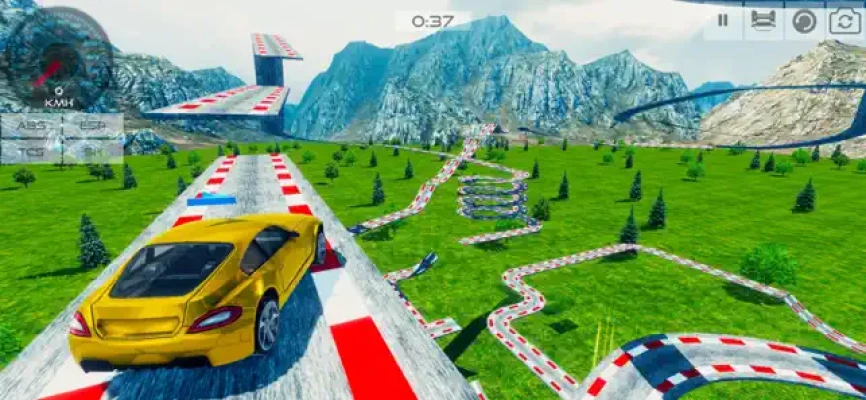866x400 pixels.
Task: Tap the circular reset arrow button
Action: point(804,21)
